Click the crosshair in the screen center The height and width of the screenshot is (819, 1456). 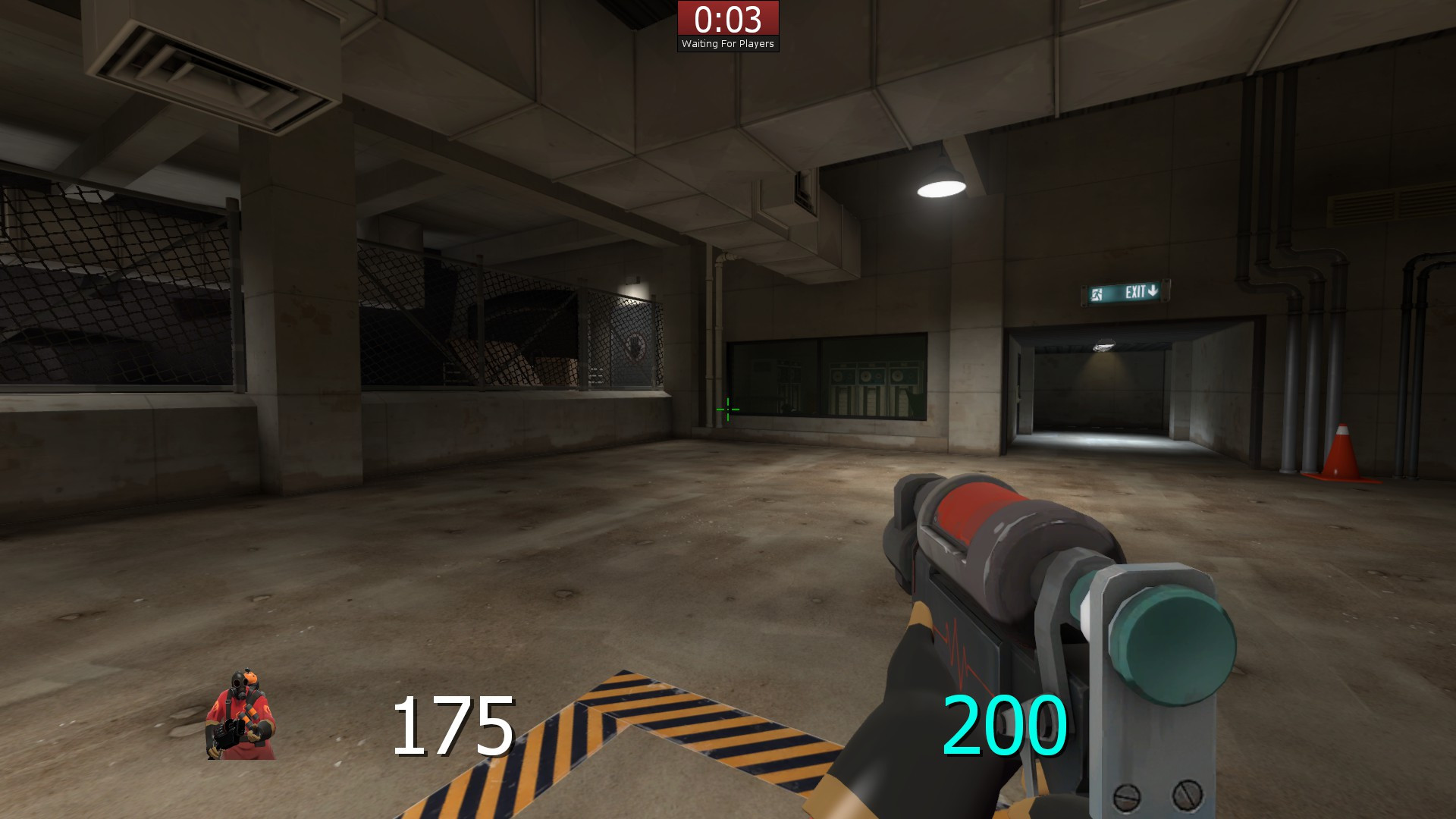click(x=727, y=409)
